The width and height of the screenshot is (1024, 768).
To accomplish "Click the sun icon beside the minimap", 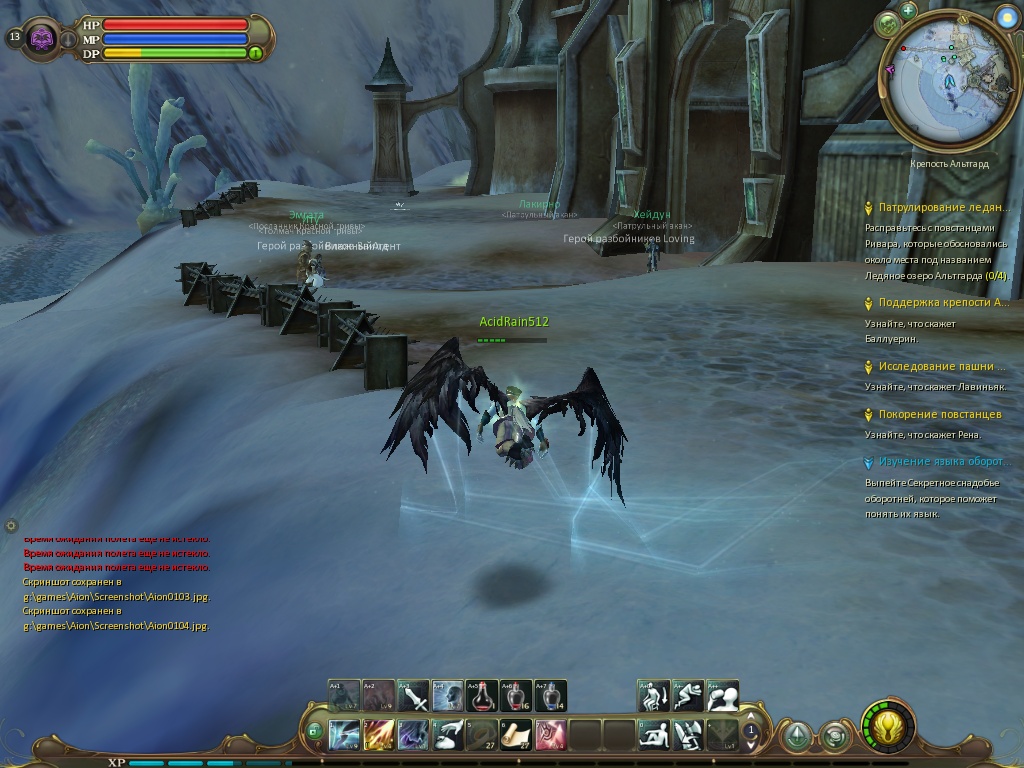I will 1006,17.
